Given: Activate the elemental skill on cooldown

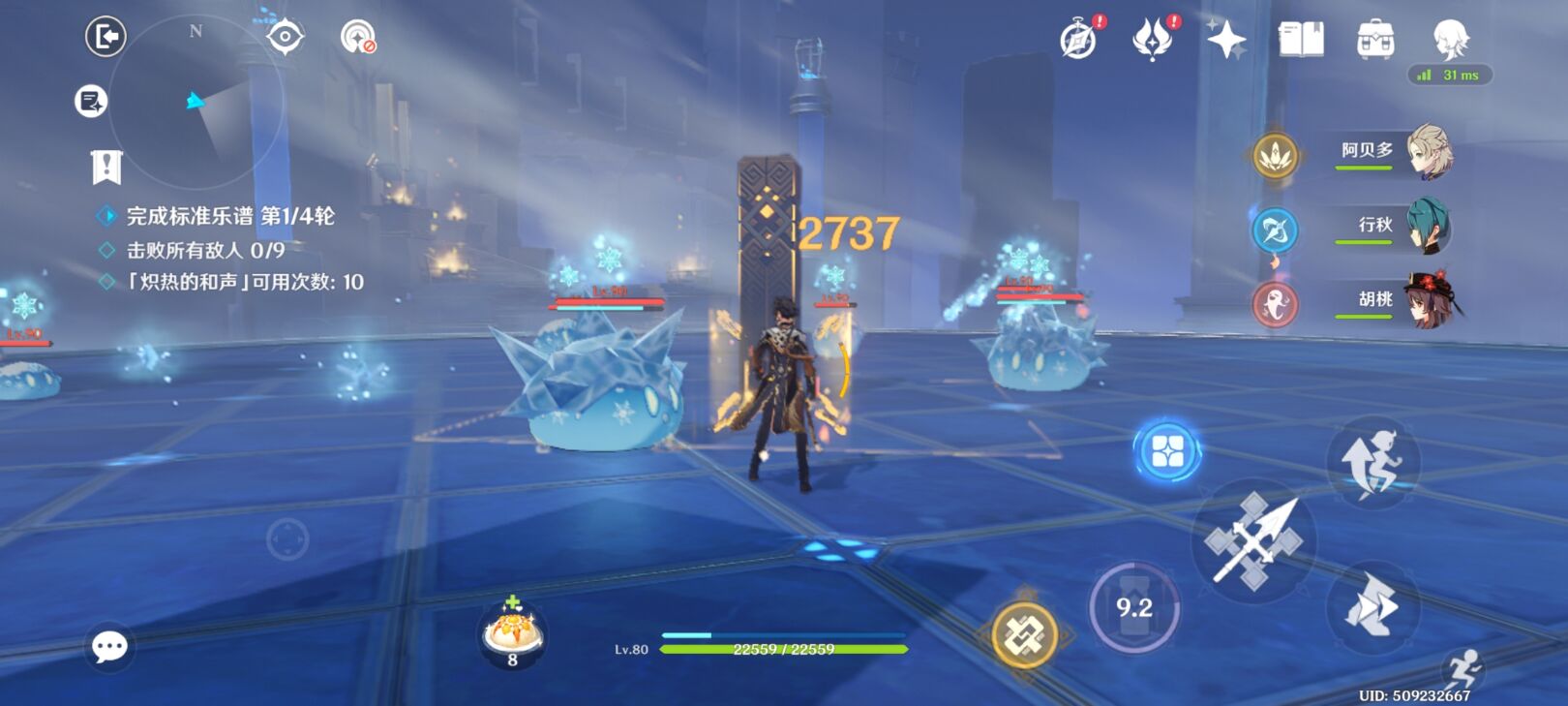Looking at the screenshot, I should (x=1134, y=608).
